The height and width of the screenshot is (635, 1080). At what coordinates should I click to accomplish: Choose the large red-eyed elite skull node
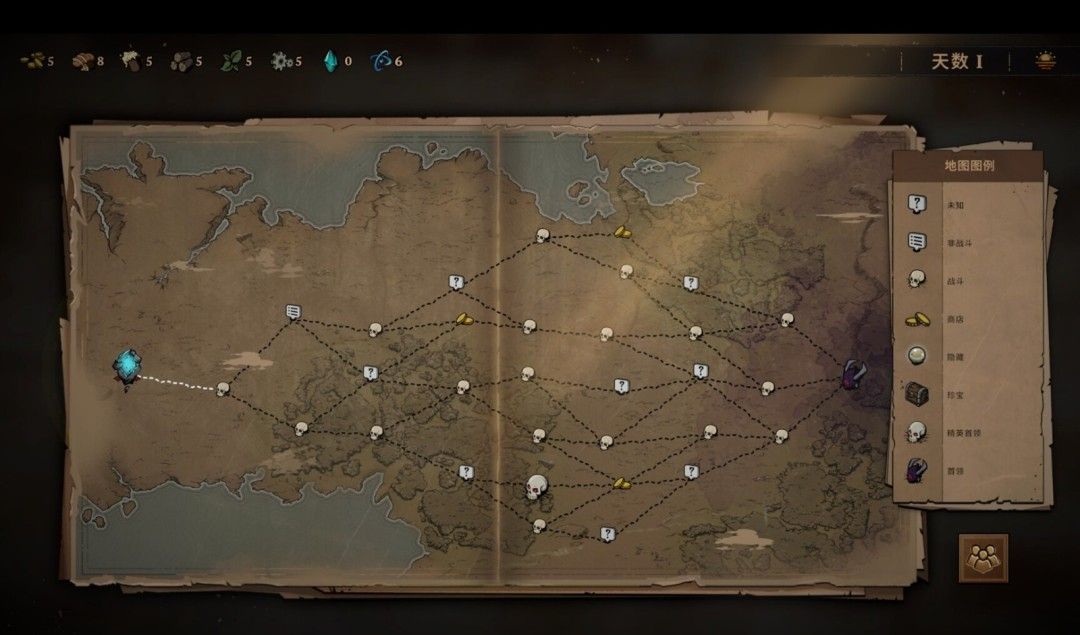(538, 488)
